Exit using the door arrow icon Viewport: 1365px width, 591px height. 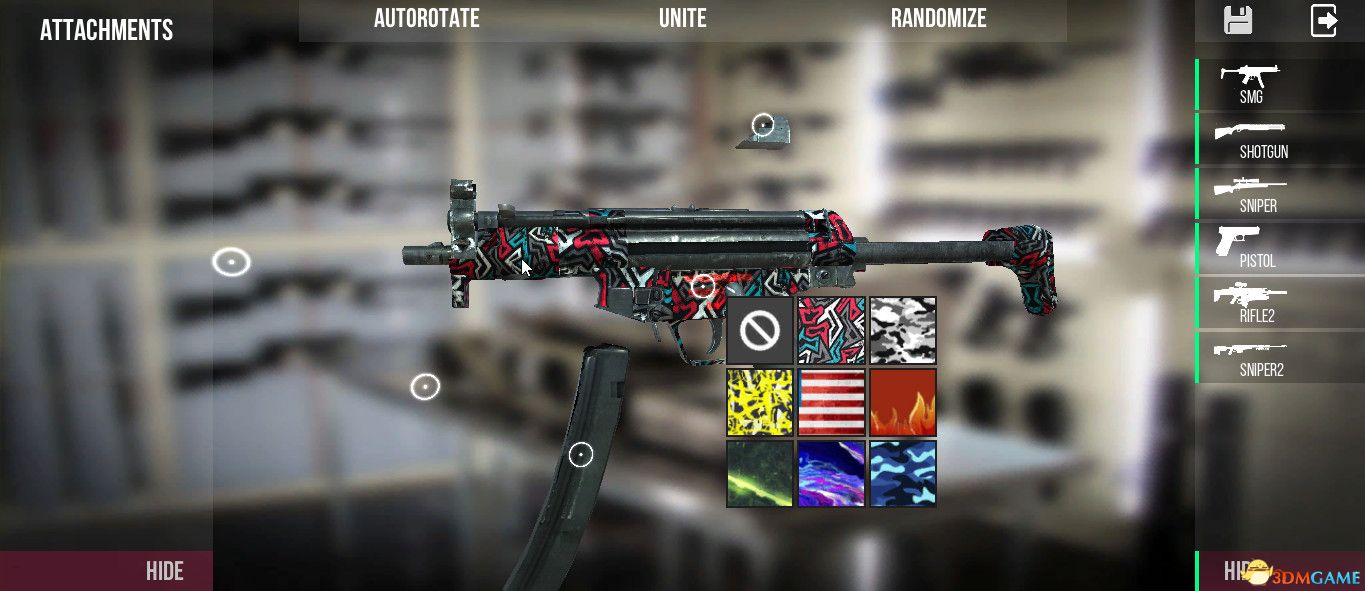pyautogui.click(x=1324, y=20)
